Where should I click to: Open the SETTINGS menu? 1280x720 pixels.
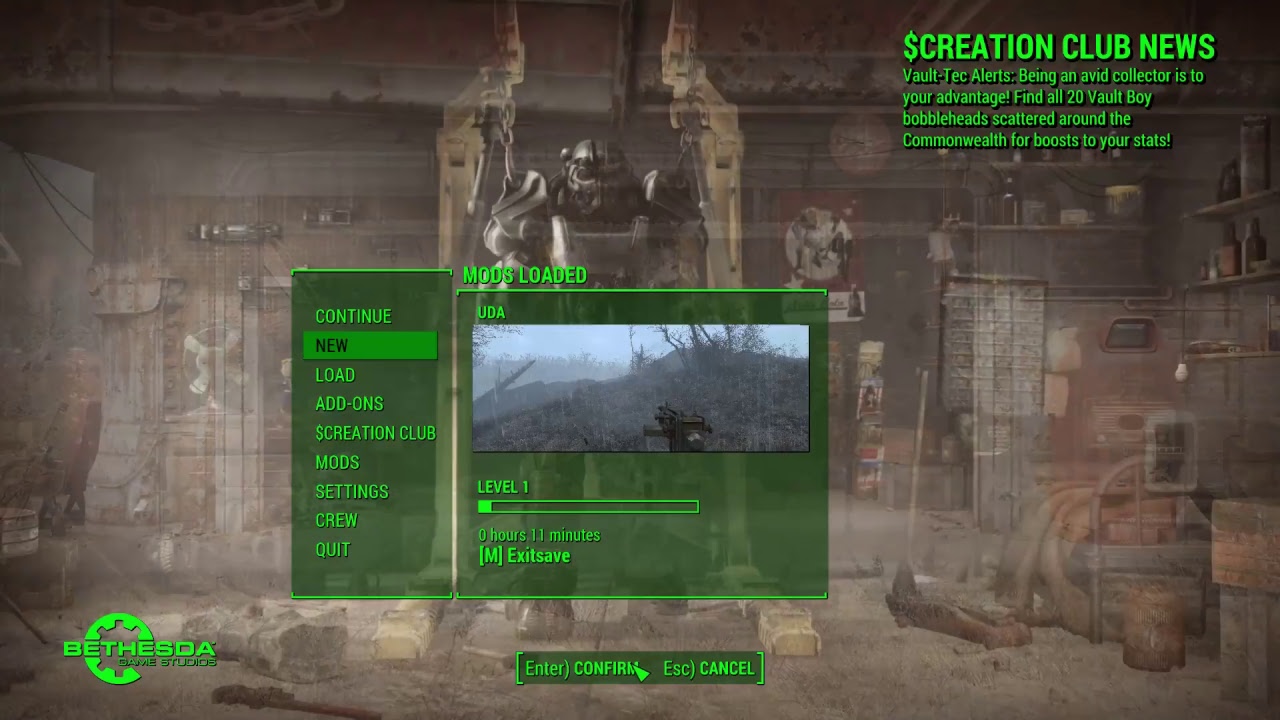352,491
